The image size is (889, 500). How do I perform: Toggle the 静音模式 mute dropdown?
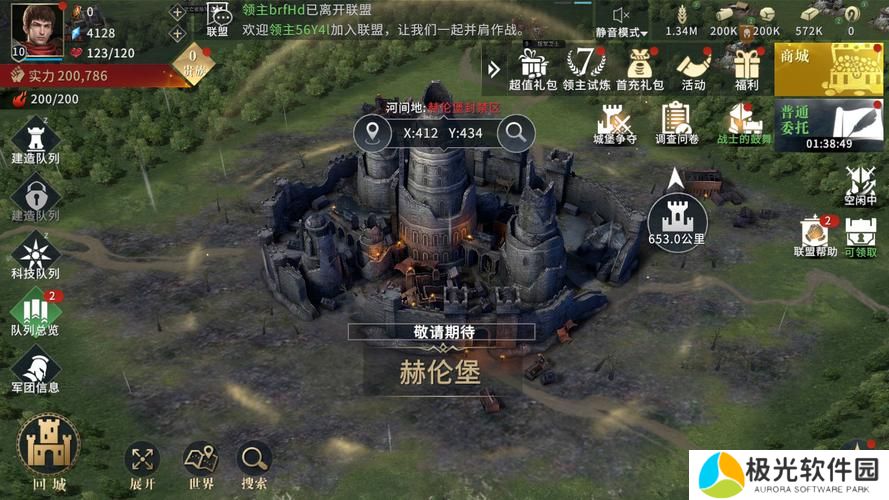point(622,20)
